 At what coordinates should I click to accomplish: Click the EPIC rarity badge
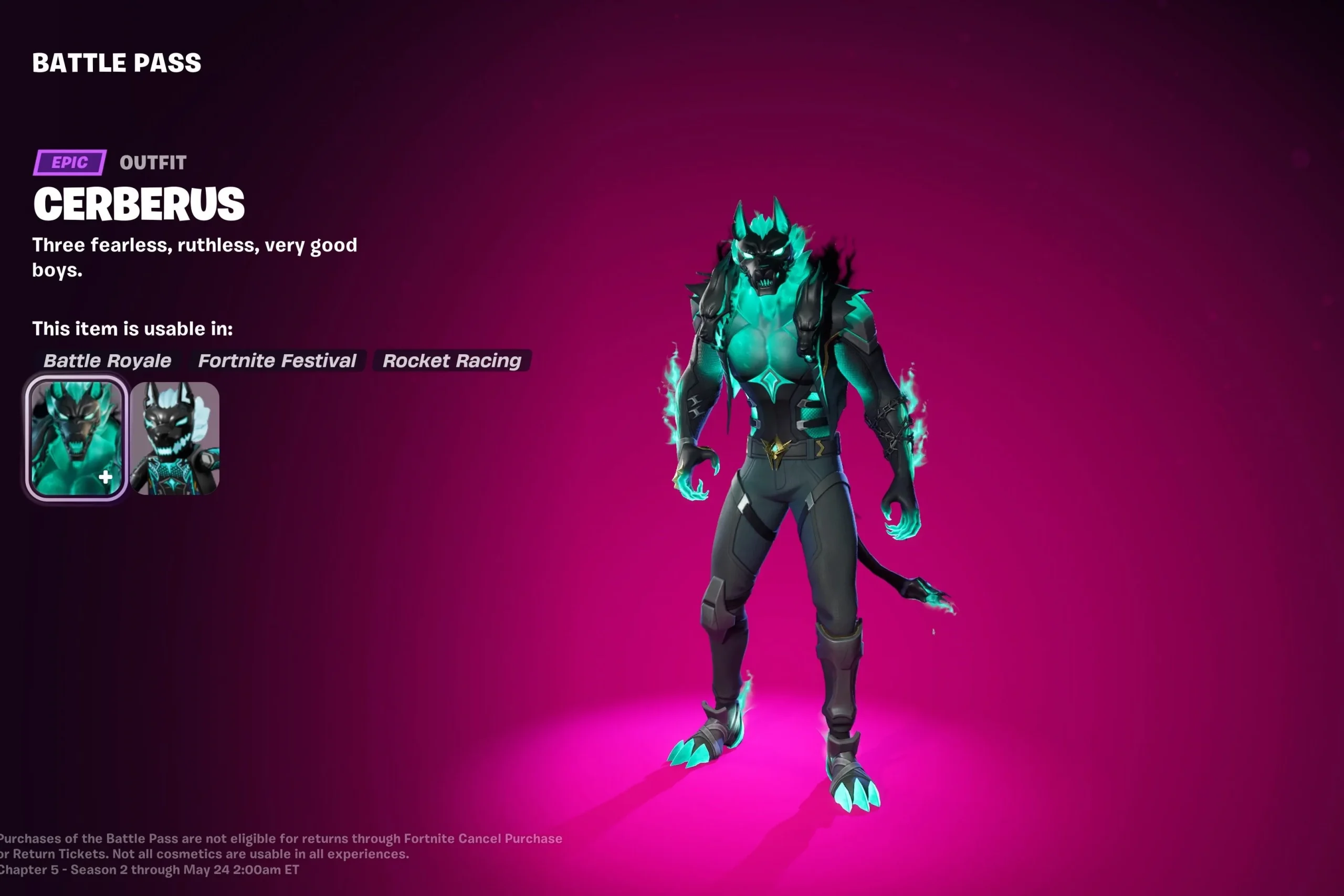click(x=69, y=163)
